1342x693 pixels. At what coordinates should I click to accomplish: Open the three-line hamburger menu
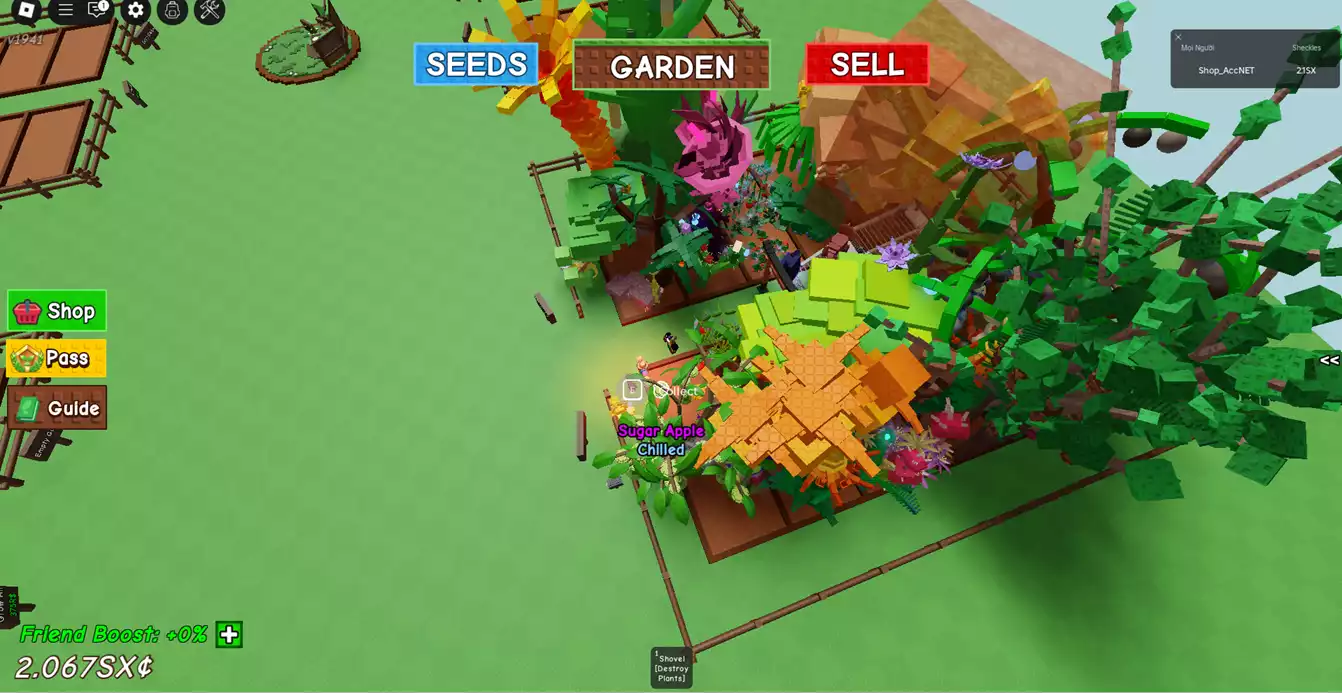click(x=65, y=10)
